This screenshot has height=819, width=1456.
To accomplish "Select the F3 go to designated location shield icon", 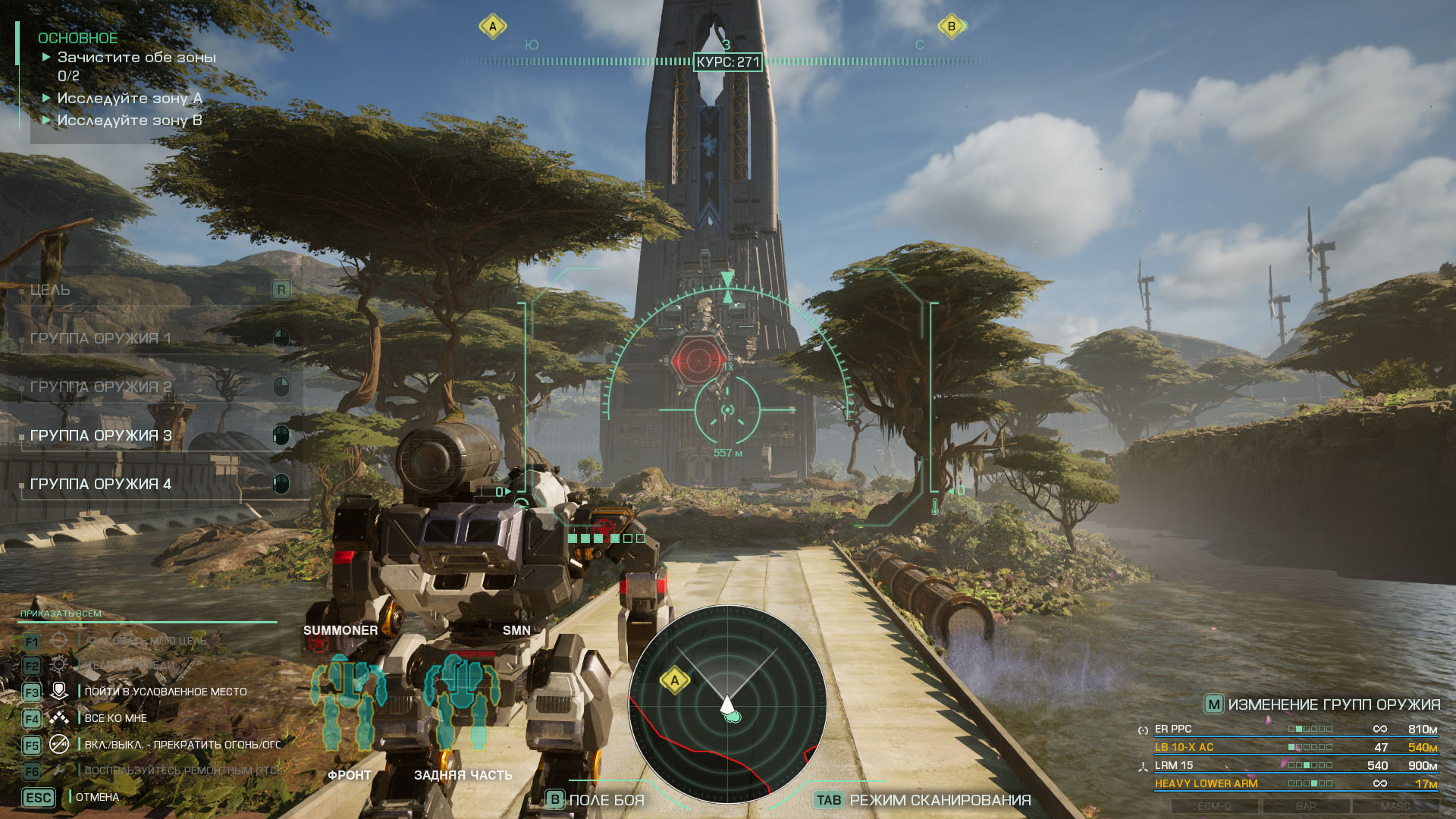I will pyautogui.click(x=59, y=691).
